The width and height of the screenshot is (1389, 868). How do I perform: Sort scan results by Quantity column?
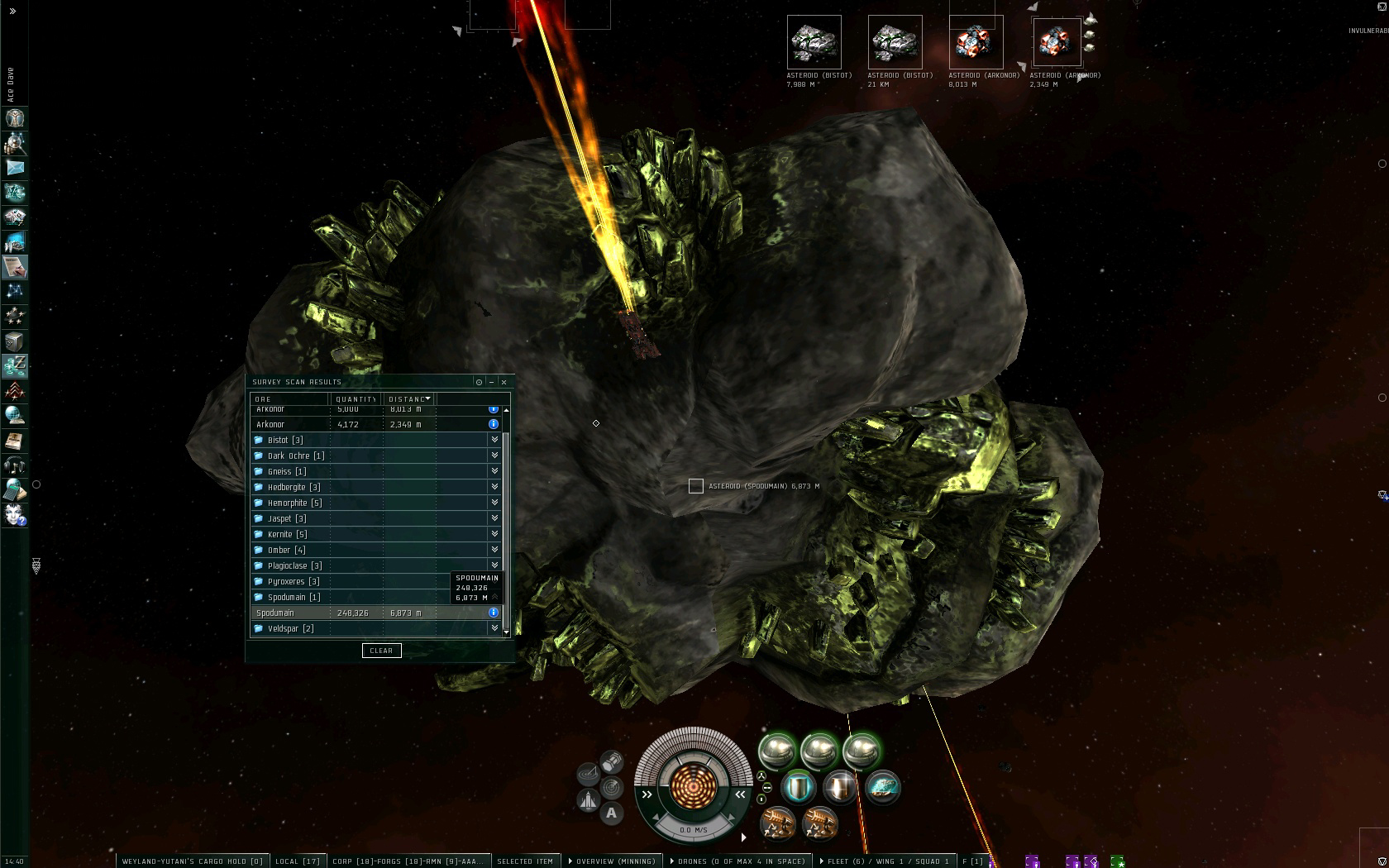(356, 399)
